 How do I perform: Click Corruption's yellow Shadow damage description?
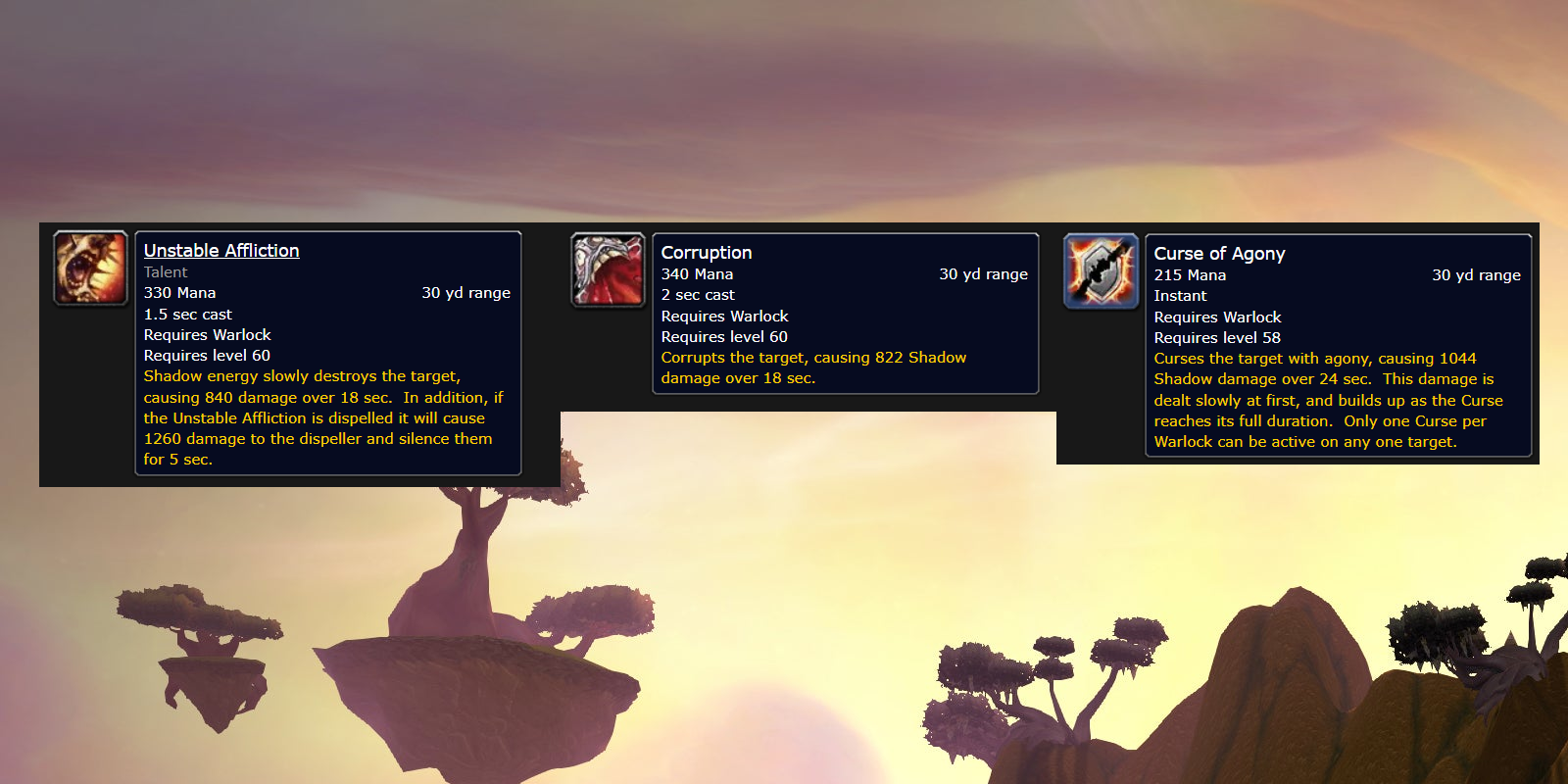(x=813, y=367)
